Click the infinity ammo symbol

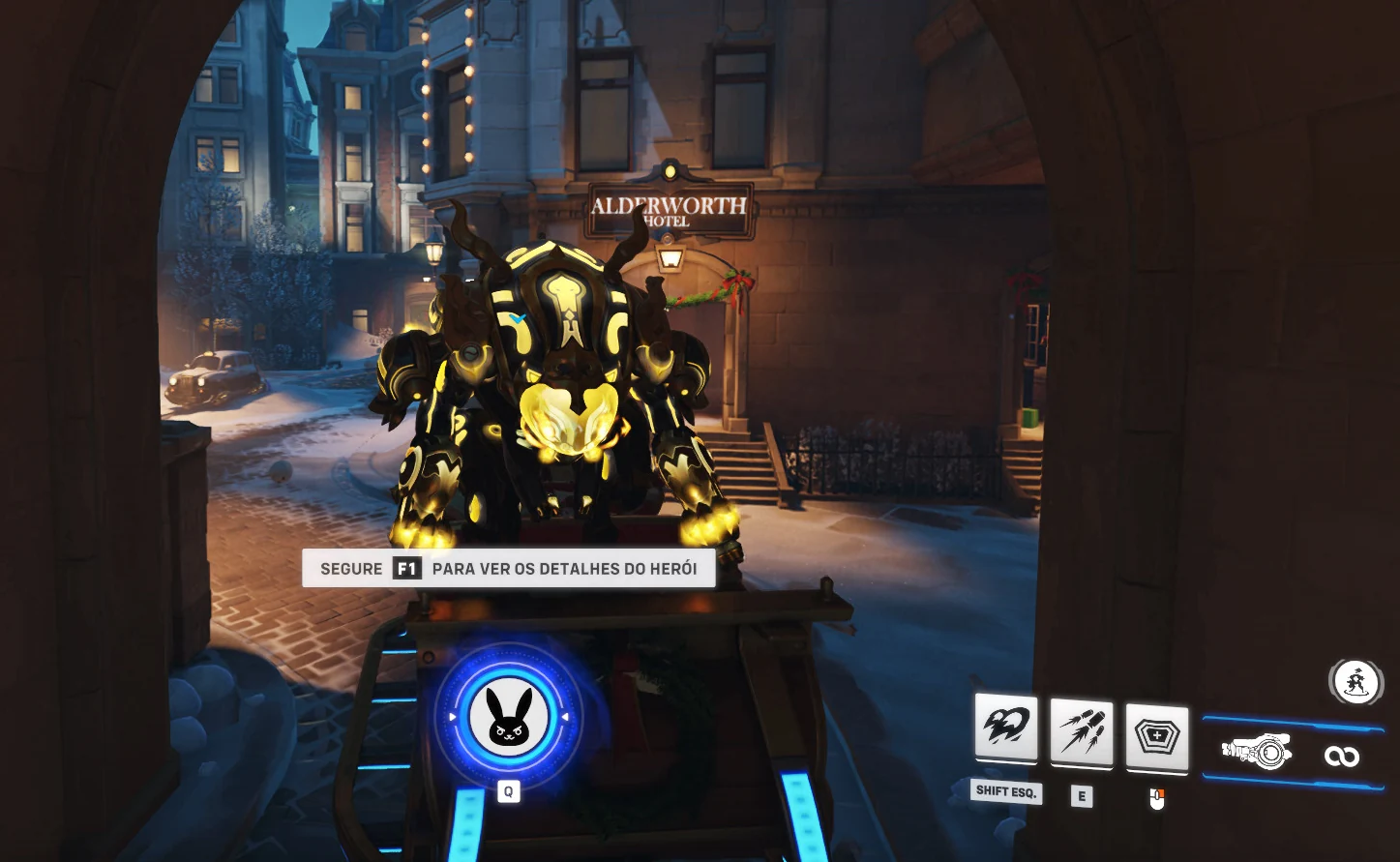1342,758
